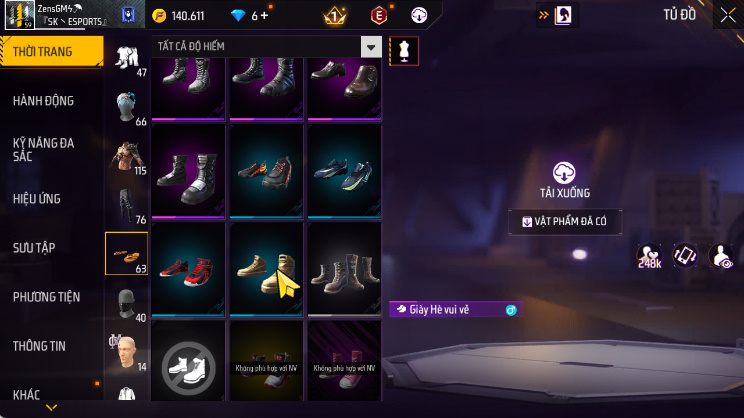744x418 pixels.
Task: Switch to the Phương Tiện tab
Action: click(x=46, y=297)
